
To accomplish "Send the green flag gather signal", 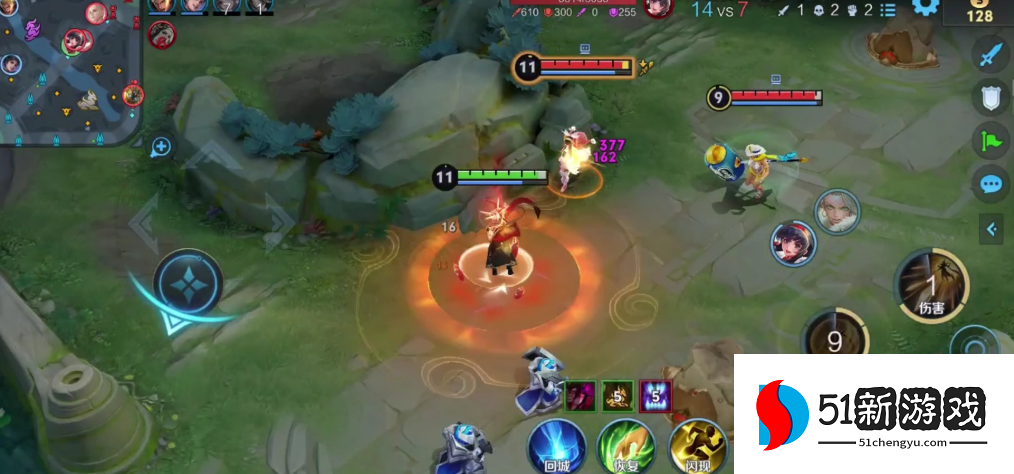I will pyautogui.click(x=991, y=140).
